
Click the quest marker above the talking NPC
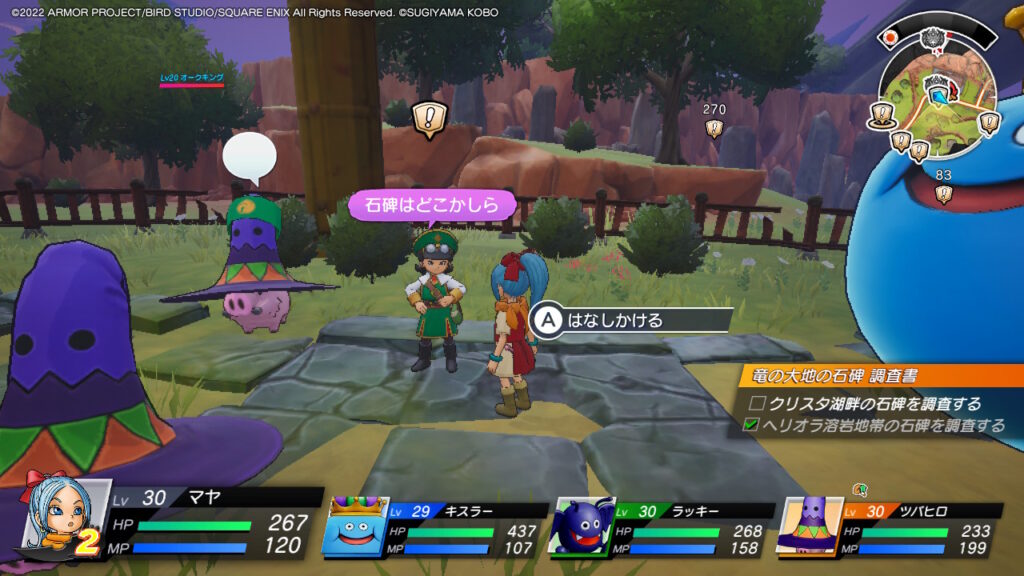[429, 118]
